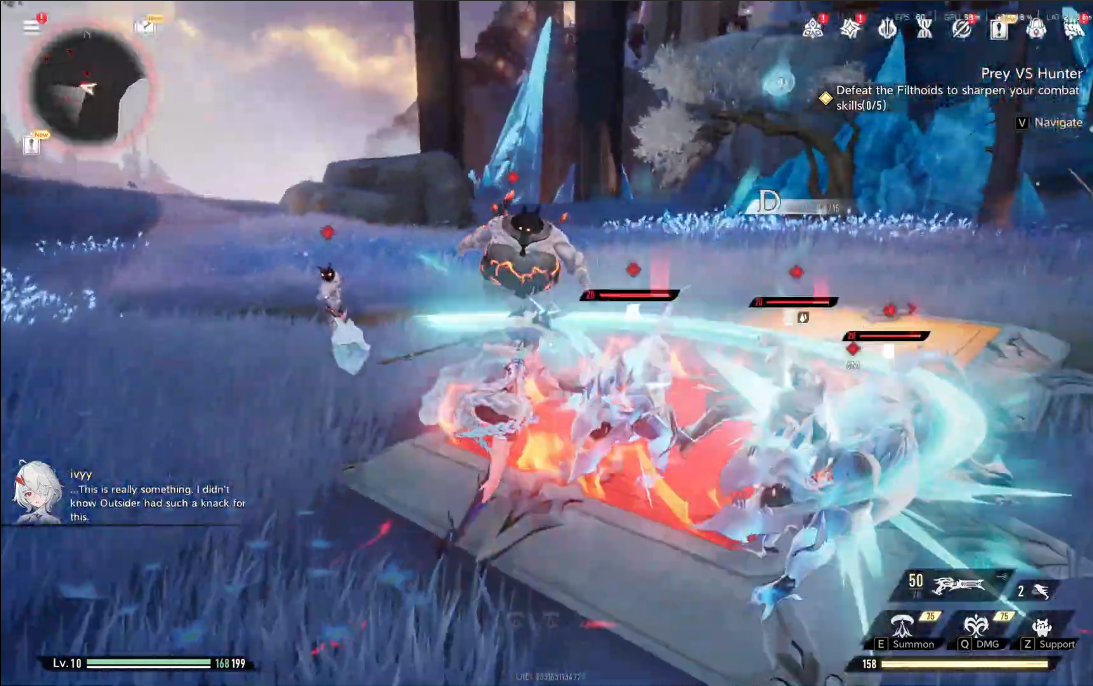The image size is (1093, 686).
Task: Open the circular minimap
Action: click(x=89, y=85)
